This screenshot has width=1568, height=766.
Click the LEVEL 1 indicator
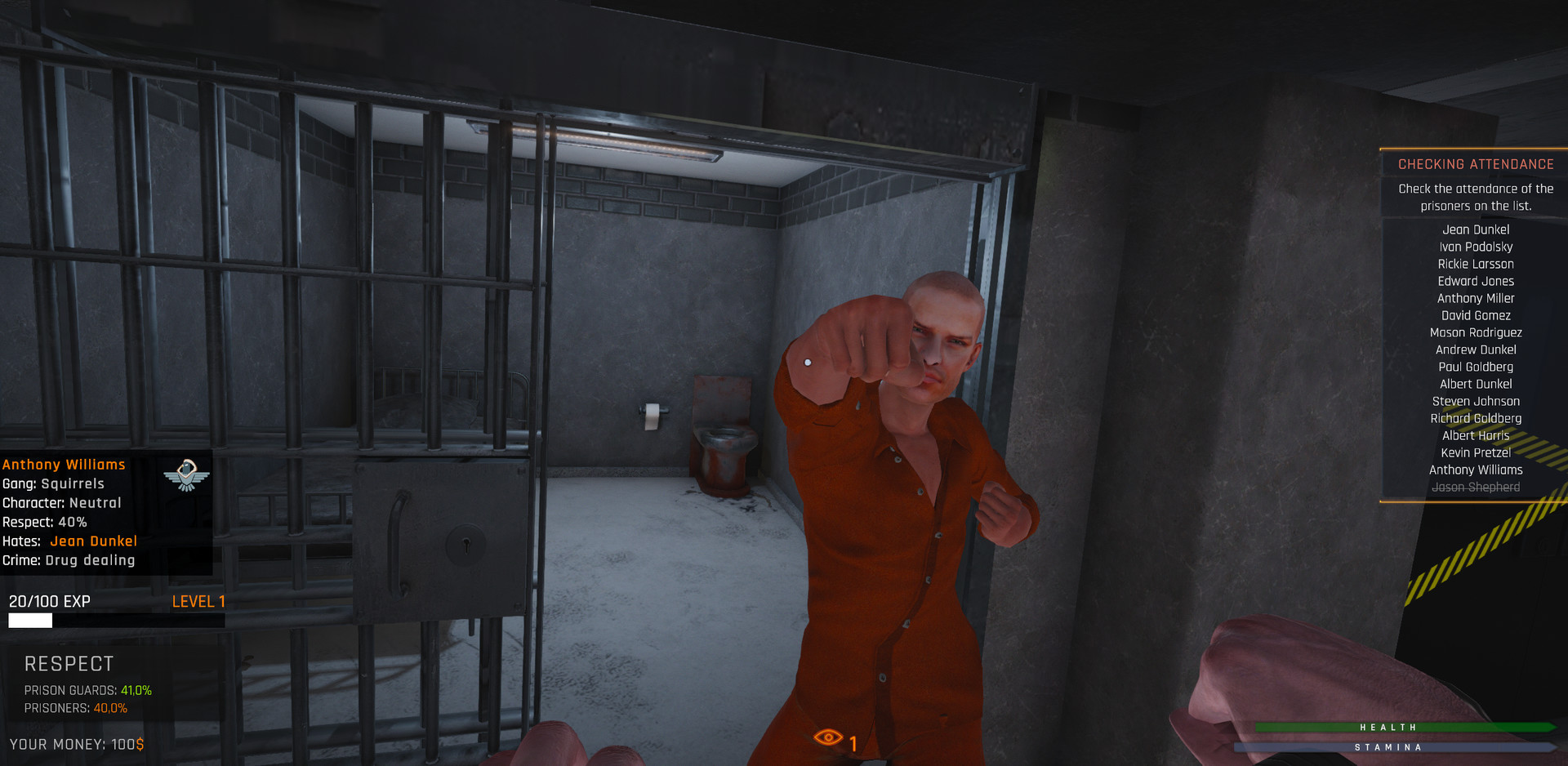(x=198, y=601)
